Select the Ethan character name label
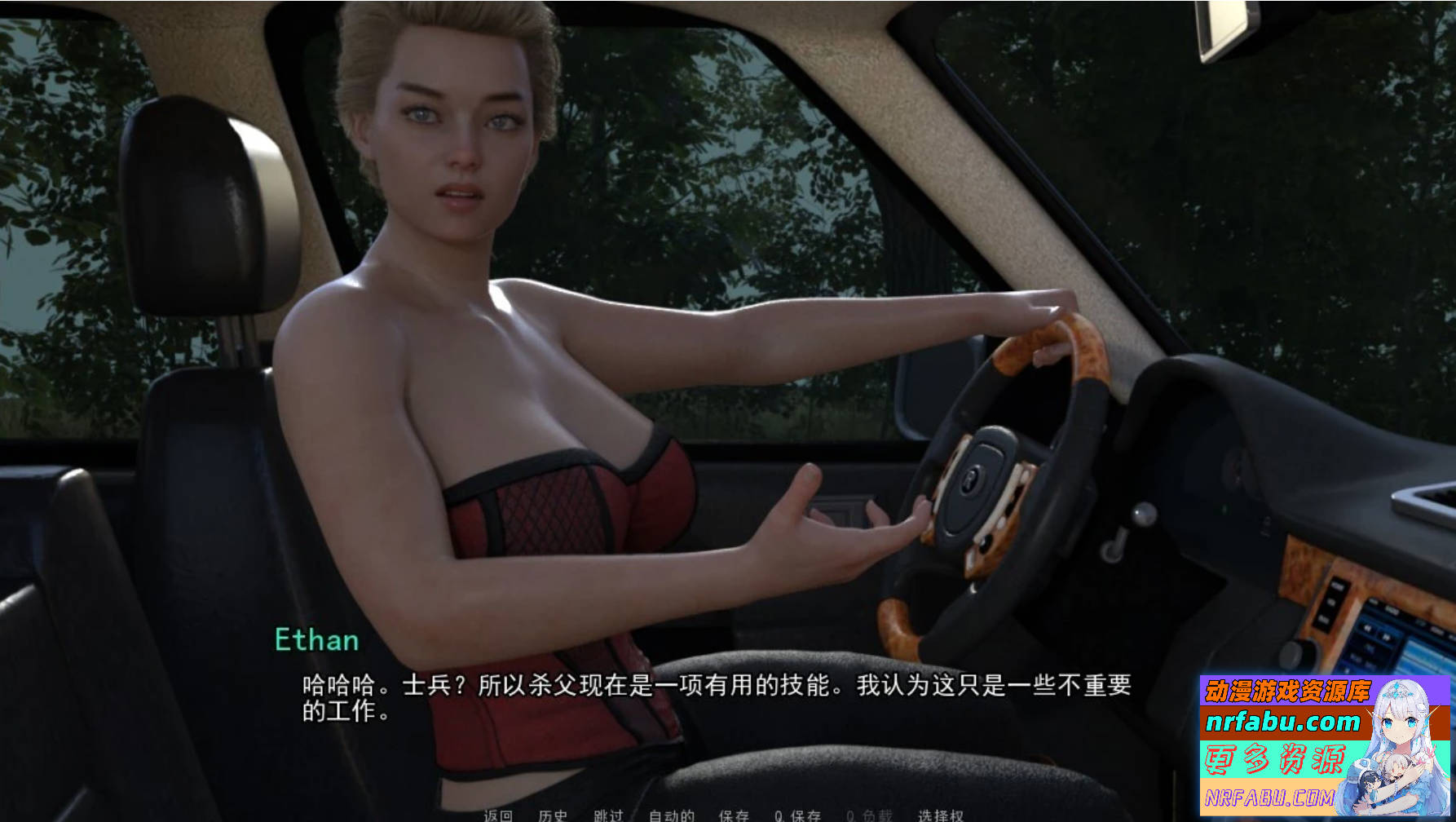 pos(315,640)
